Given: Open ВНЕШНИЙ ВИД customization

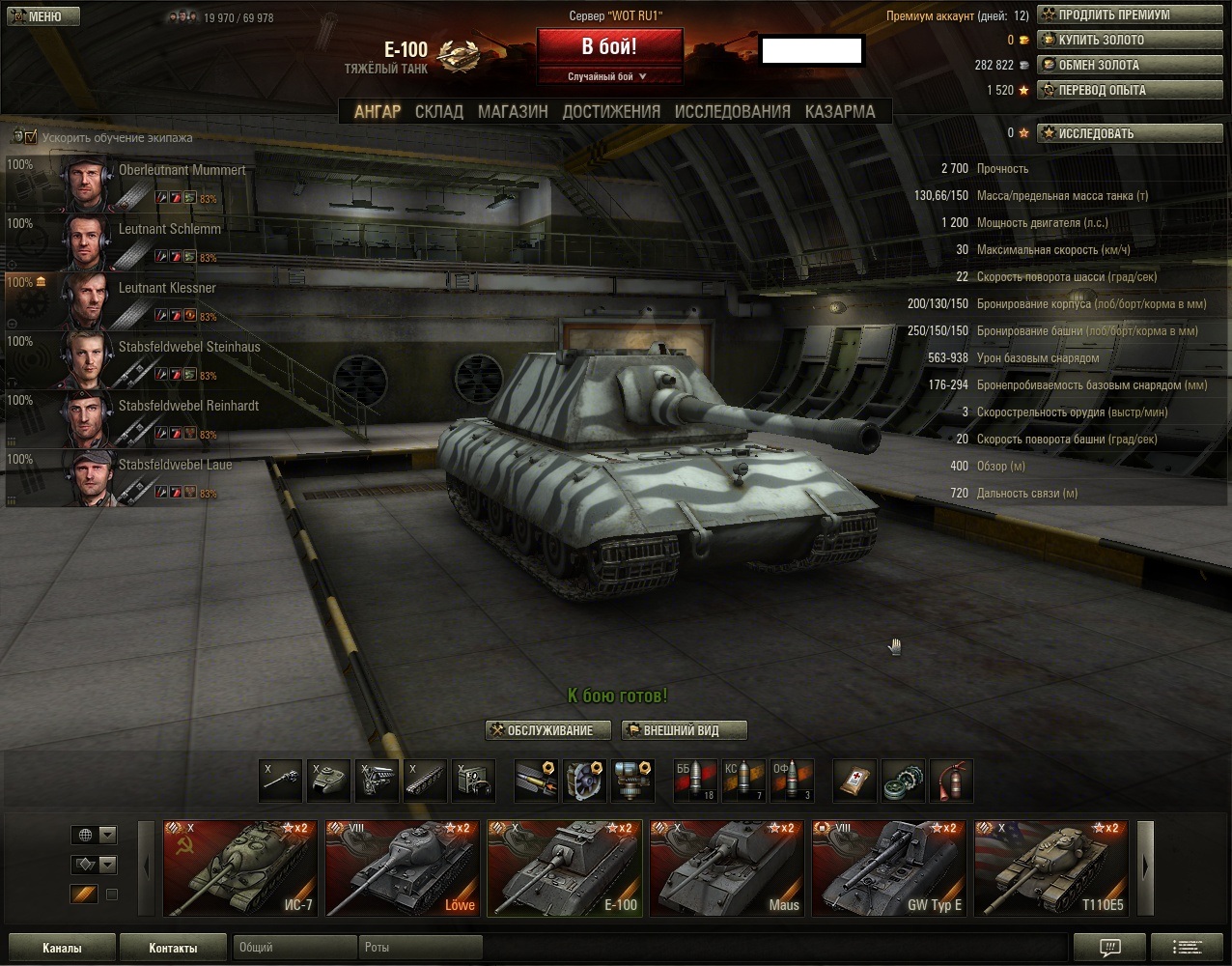Looking at the screenshot, I should 684,730.
